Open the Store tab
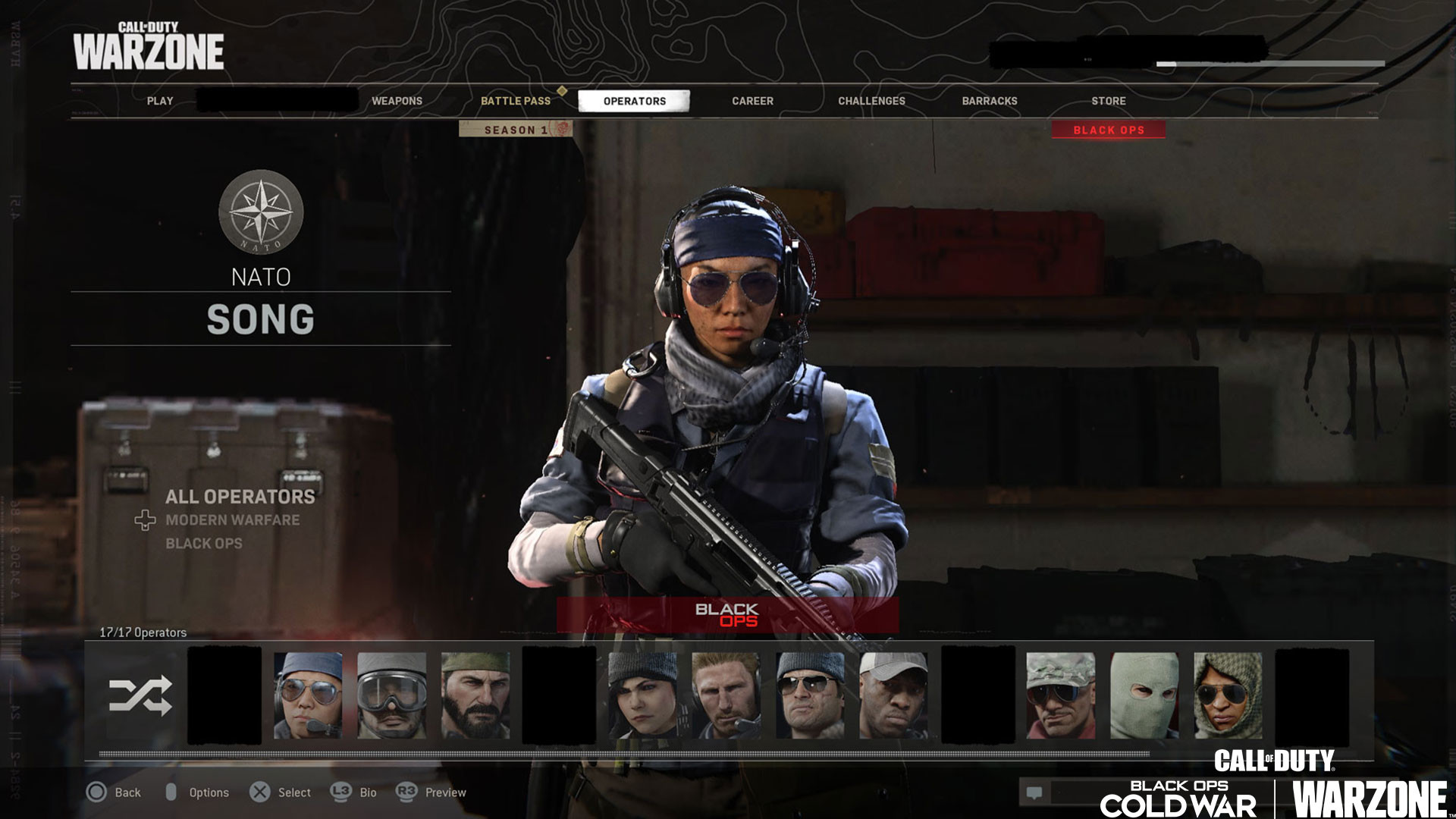Image resolution: width=1456 pixels, height=819 pixels. coord(1108,101)
